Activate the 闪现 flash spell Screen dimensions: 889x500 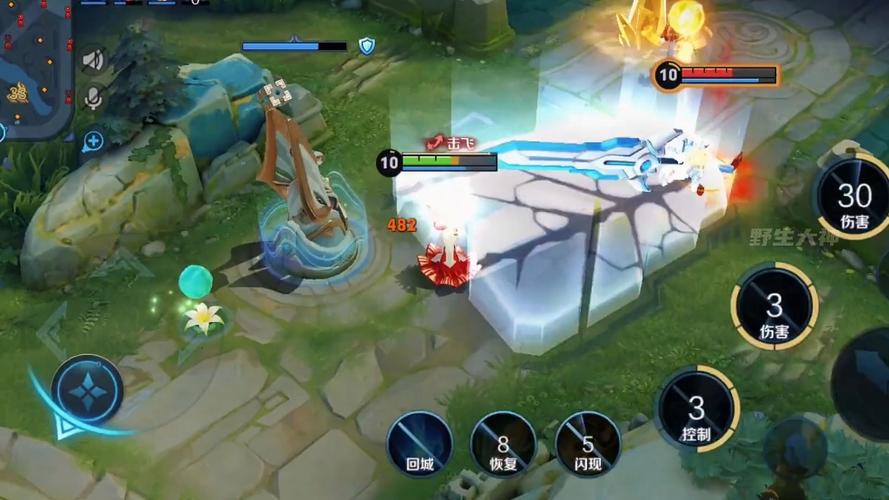[x=587, y=444]
